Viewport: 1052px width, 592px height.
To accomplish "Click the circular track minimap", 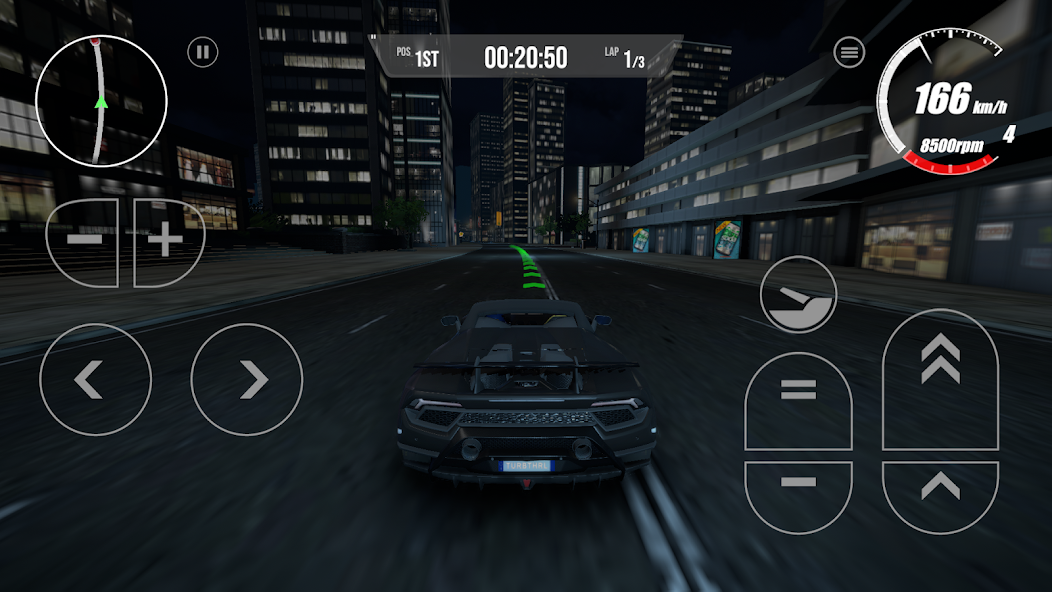I will pos(100,101).
